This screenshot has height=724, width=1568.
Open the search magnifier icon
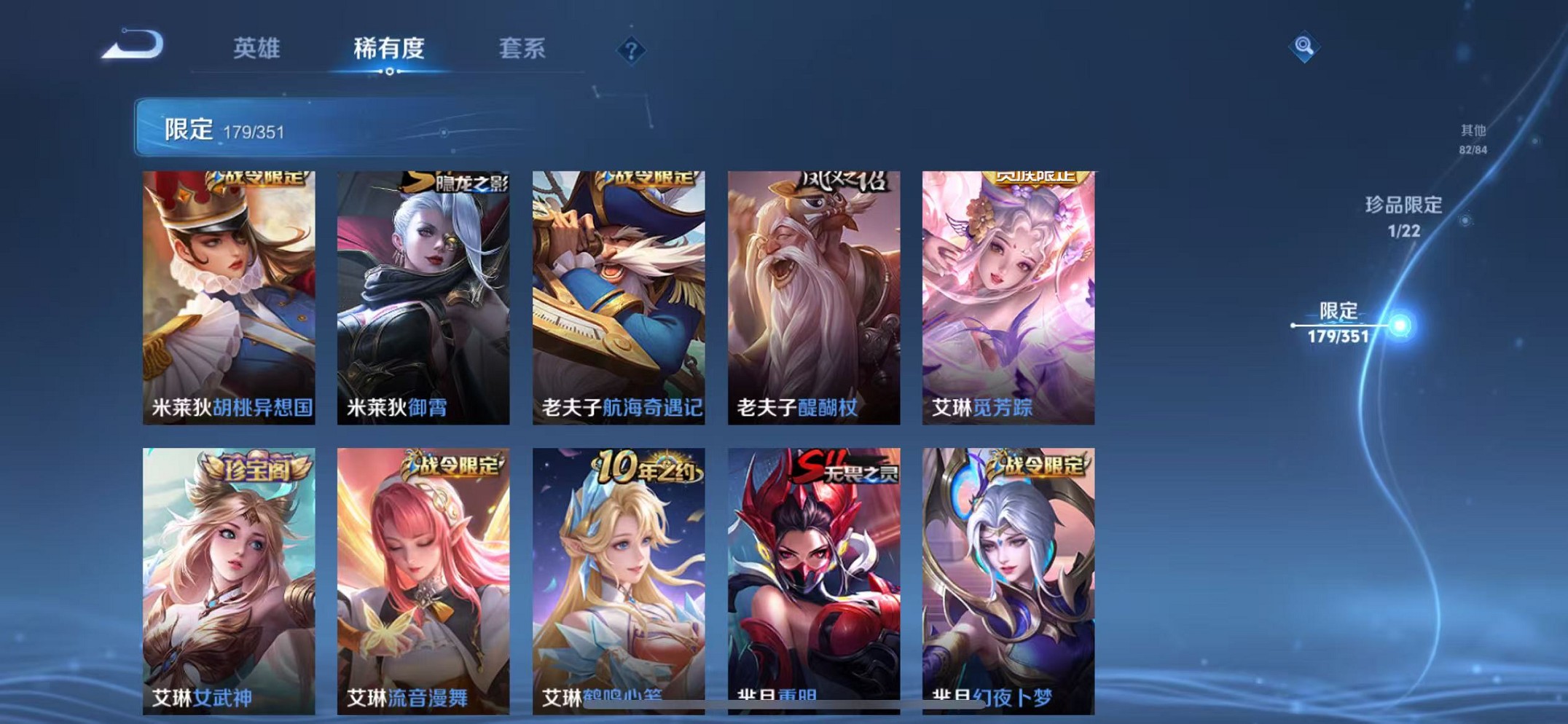click(1305, 47)
